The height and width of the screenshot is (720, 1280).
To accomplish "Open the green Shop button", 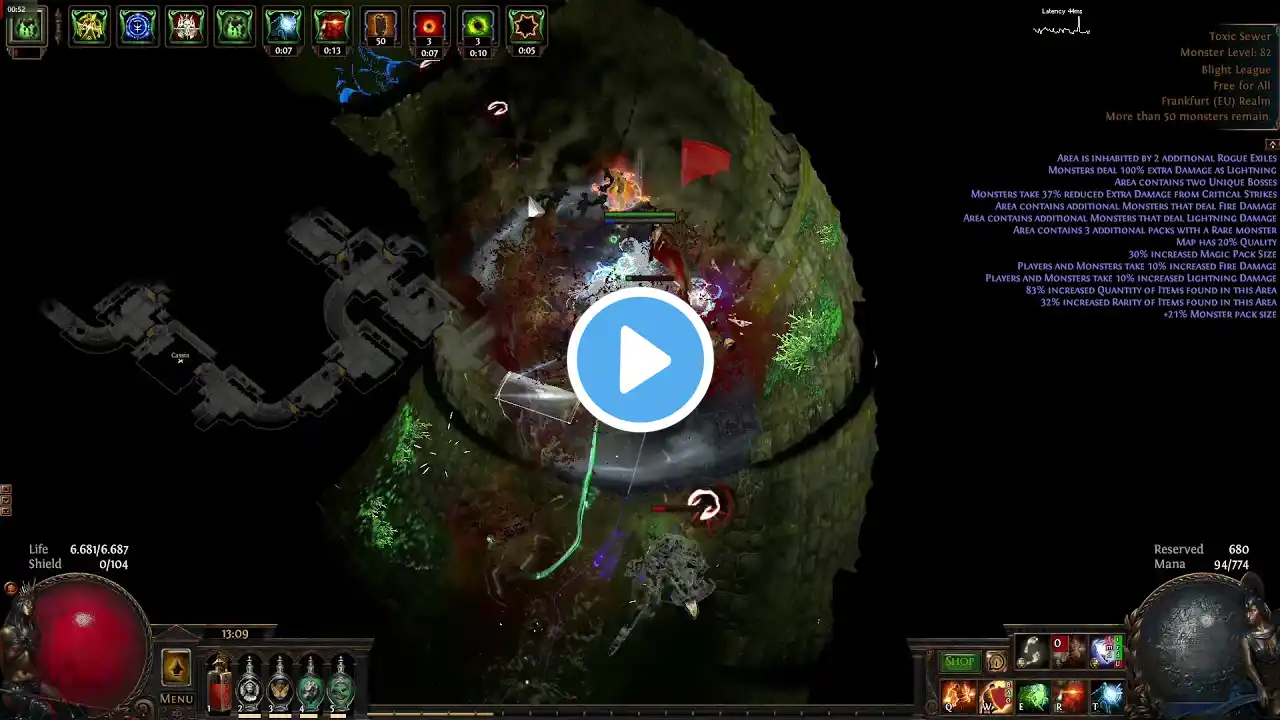I will tap(959, 662).
